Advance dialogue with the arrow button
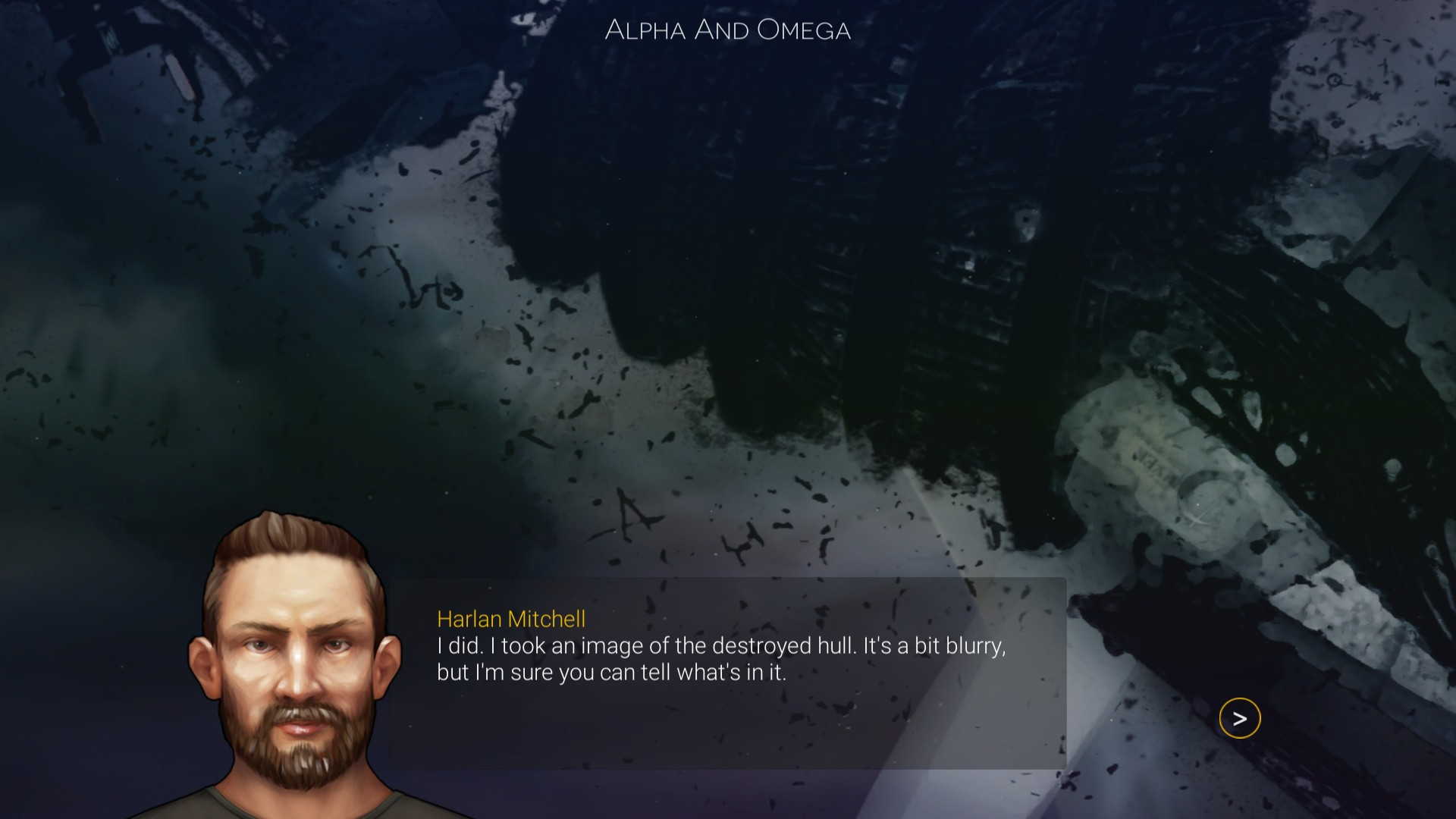 click(x=1239, y=718)
